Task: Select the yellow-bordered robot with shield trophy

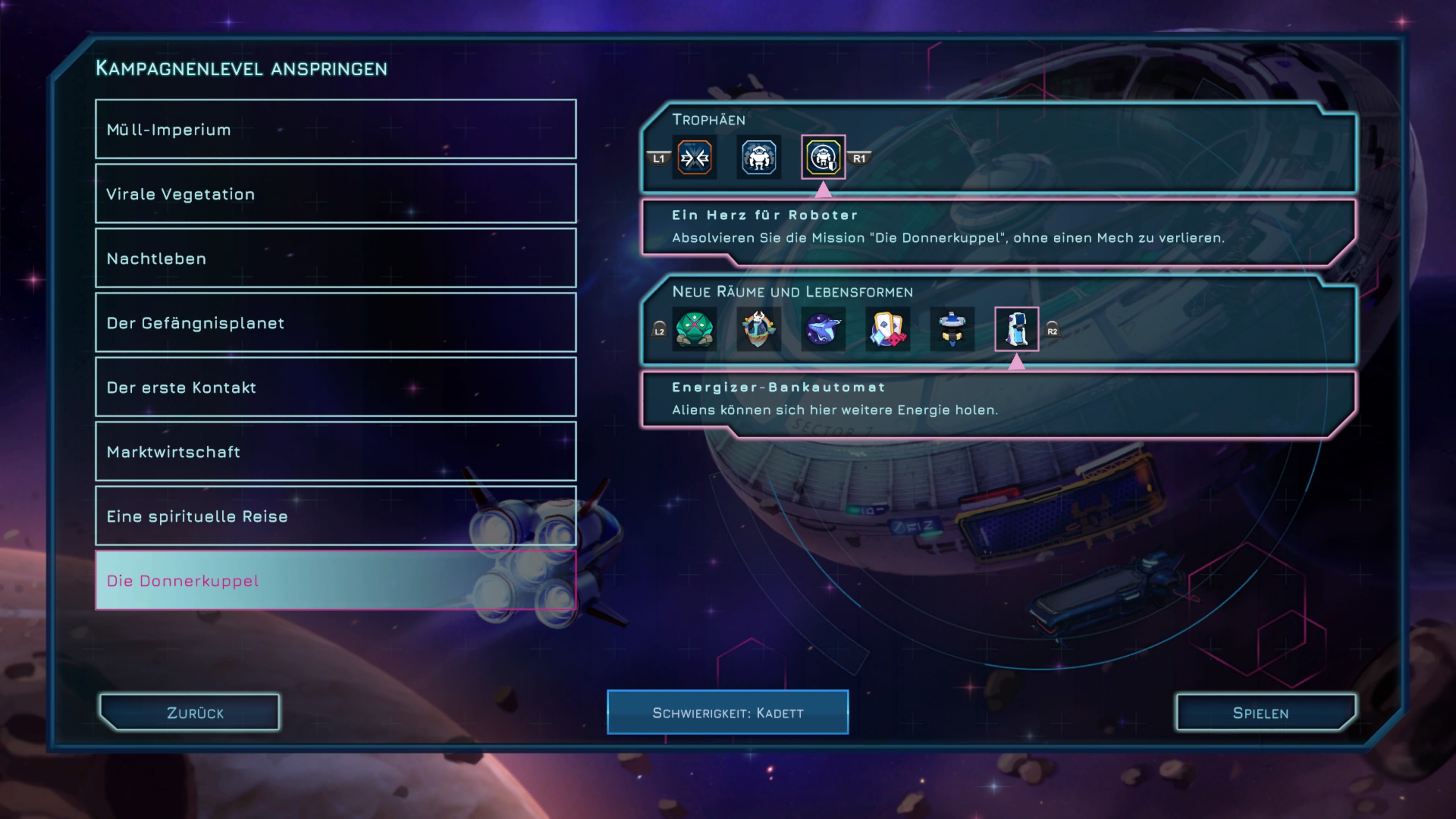Action: [823, 158]
